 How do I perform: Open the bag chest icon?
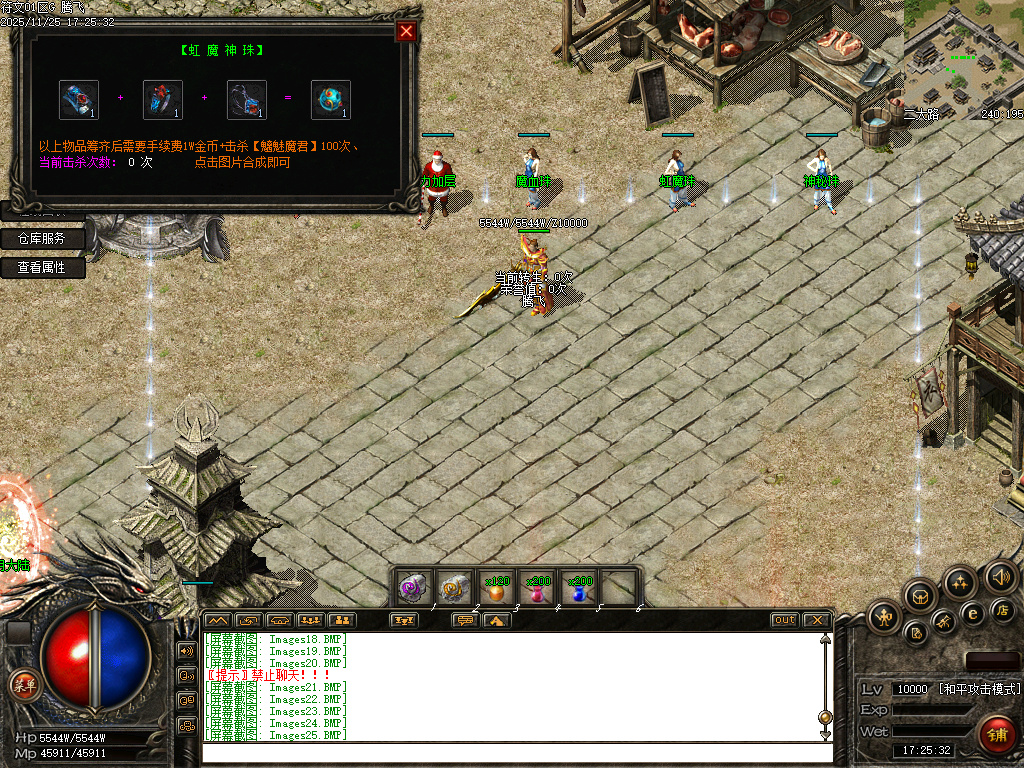(920, 597)
